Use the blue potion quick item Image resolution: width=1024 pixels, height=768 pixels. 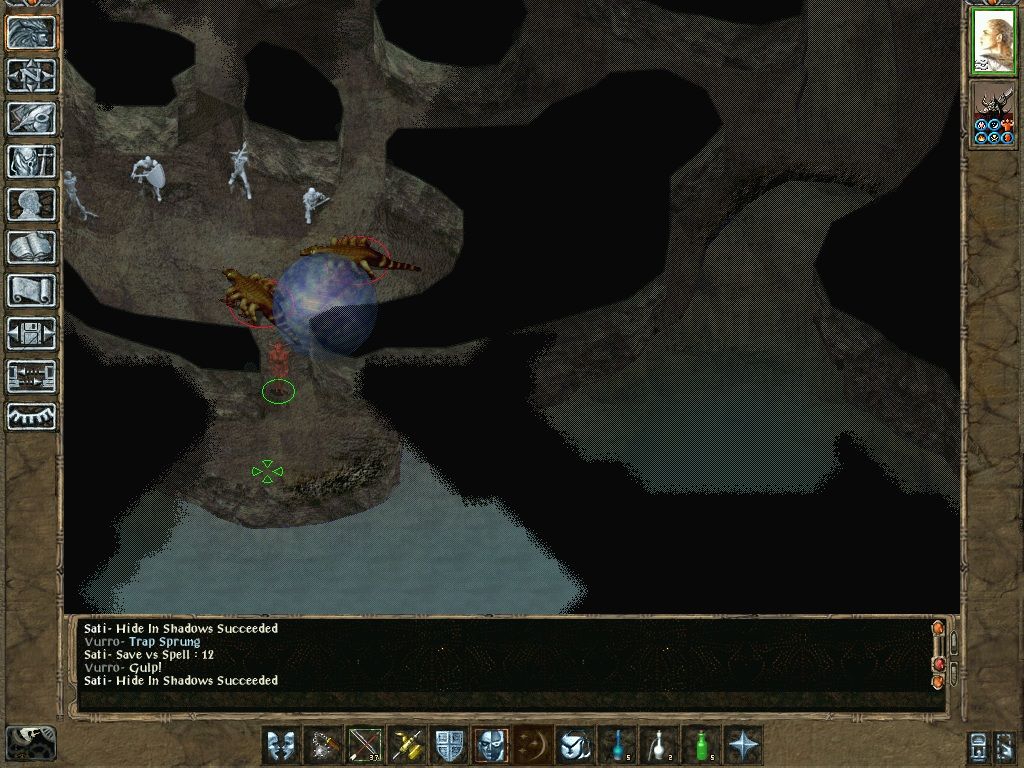click(x=618, y=745)
